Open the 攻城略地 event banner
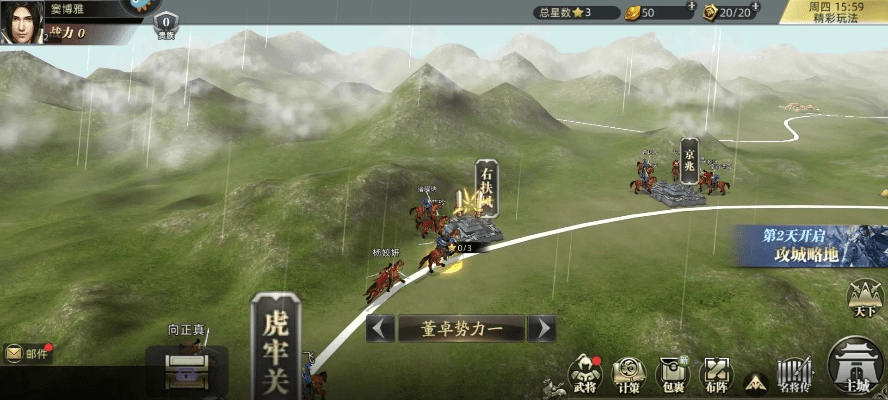Screen dimensions: 888x400 [x=810, y=246]
